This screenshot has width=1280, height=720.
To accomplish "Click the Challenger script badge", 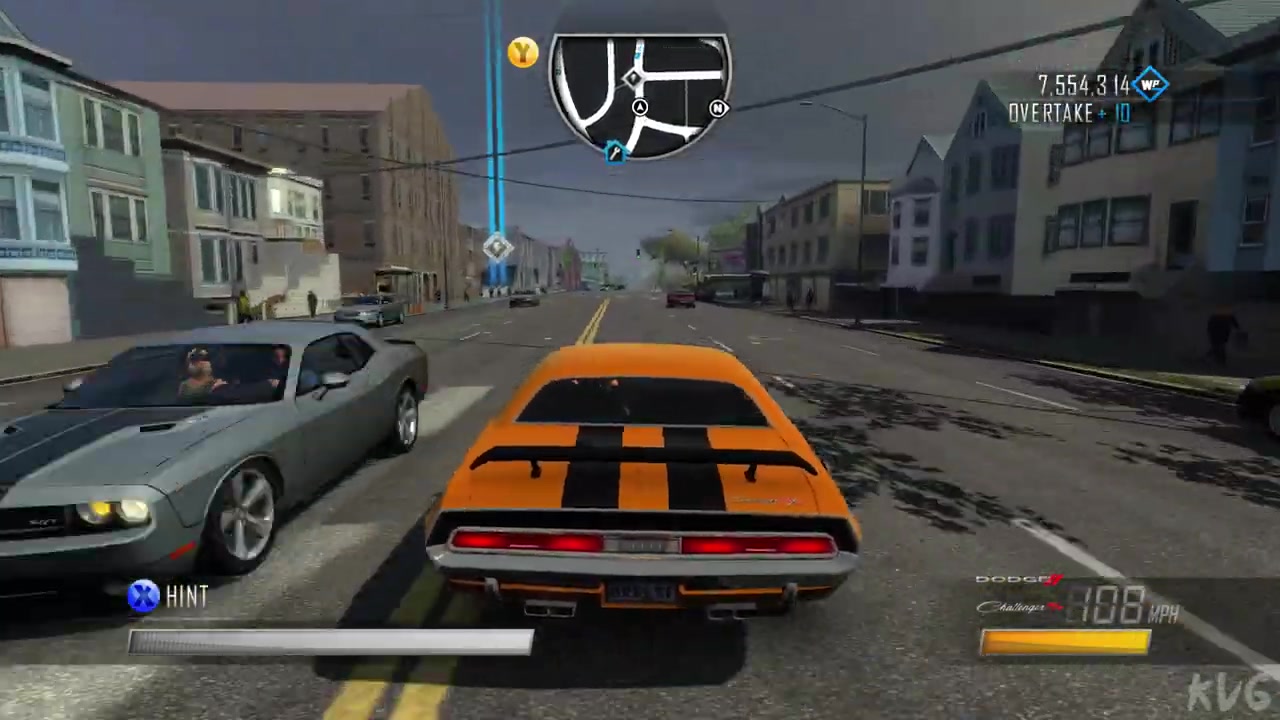I will coord(1013,606).
